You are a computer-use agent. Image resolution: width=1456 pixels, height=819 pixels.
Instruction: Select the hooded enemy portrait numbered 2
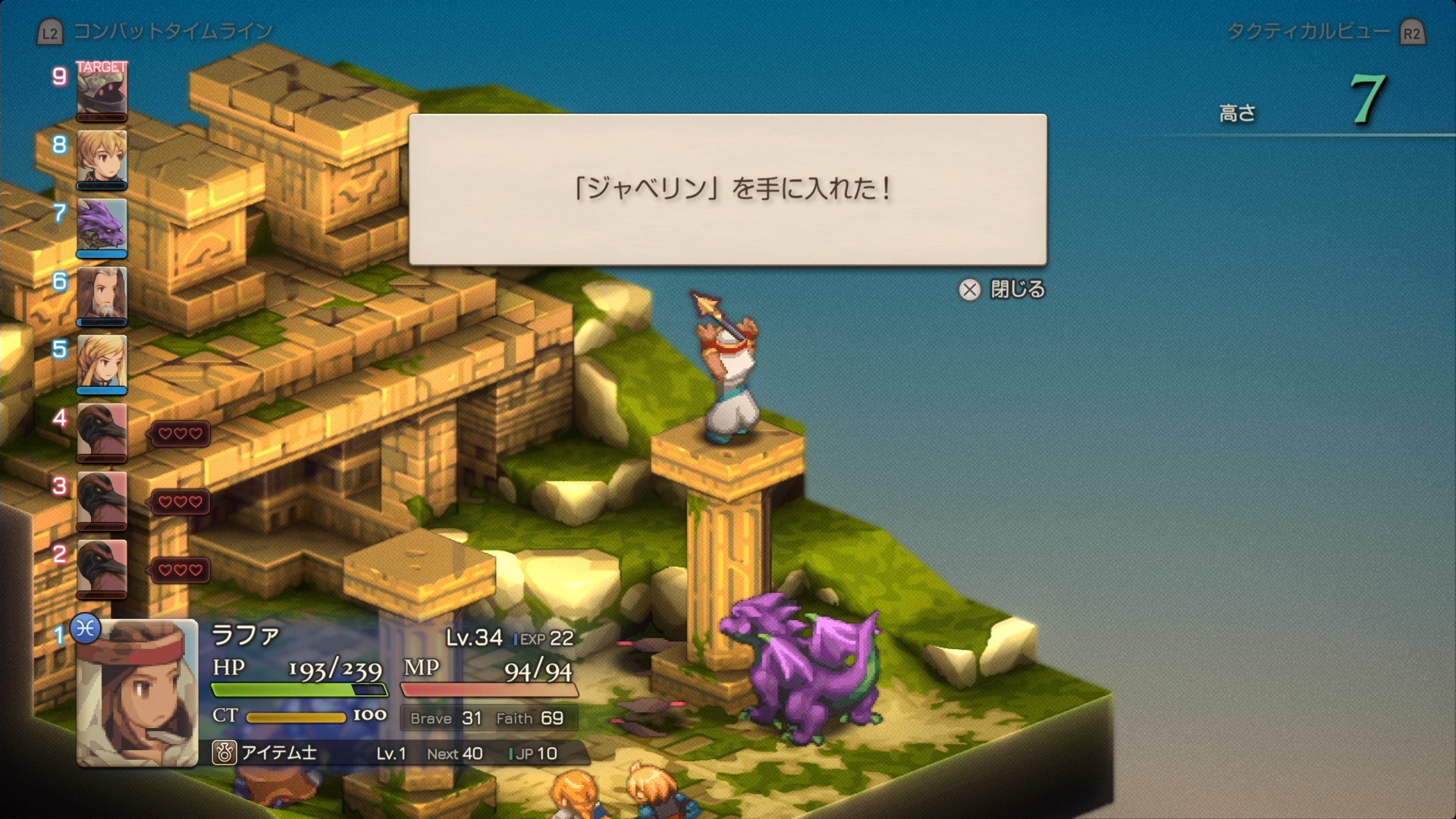click(x=102, y=567)
